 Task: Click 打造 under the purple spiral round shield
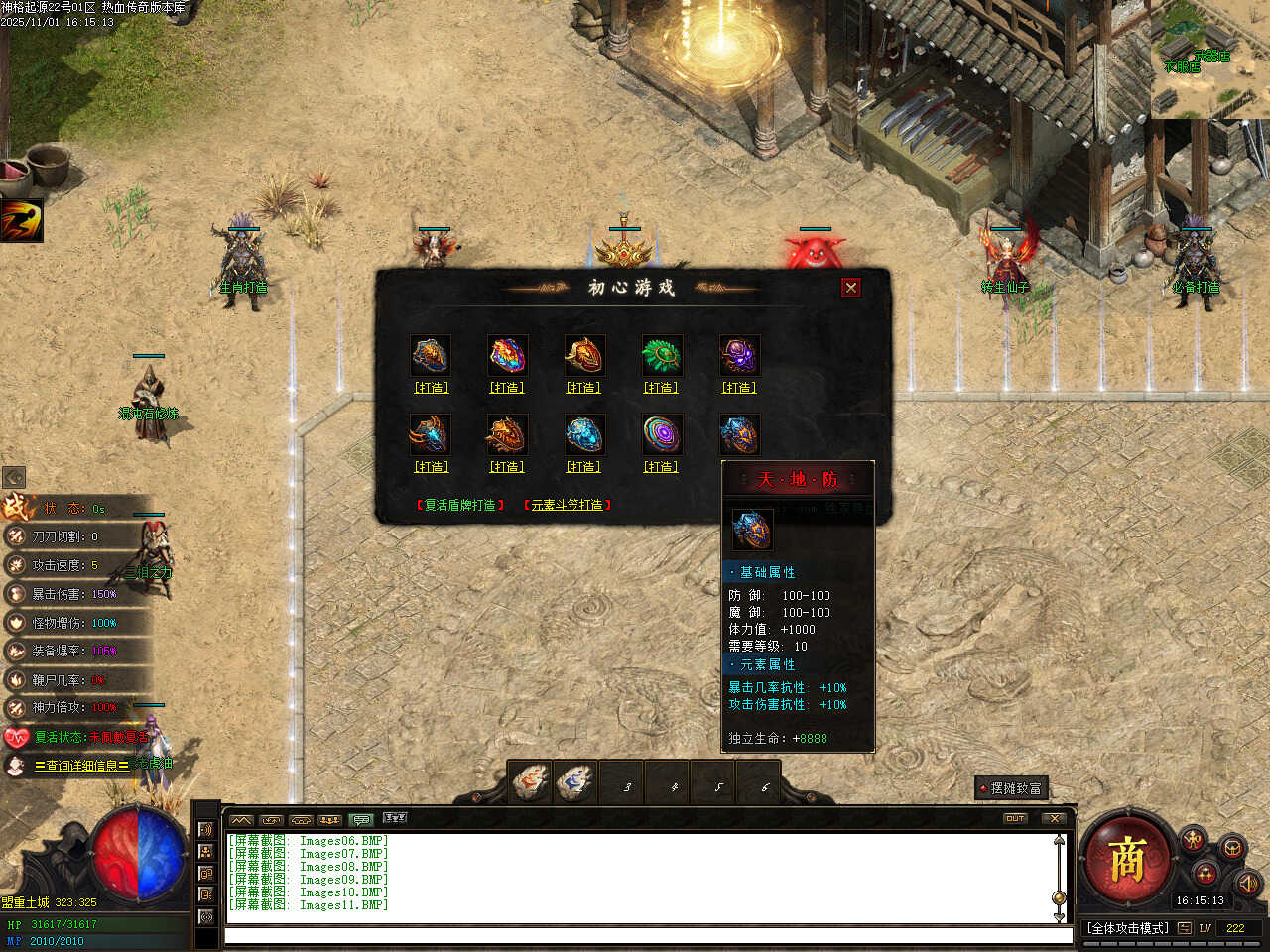[661, 467]
